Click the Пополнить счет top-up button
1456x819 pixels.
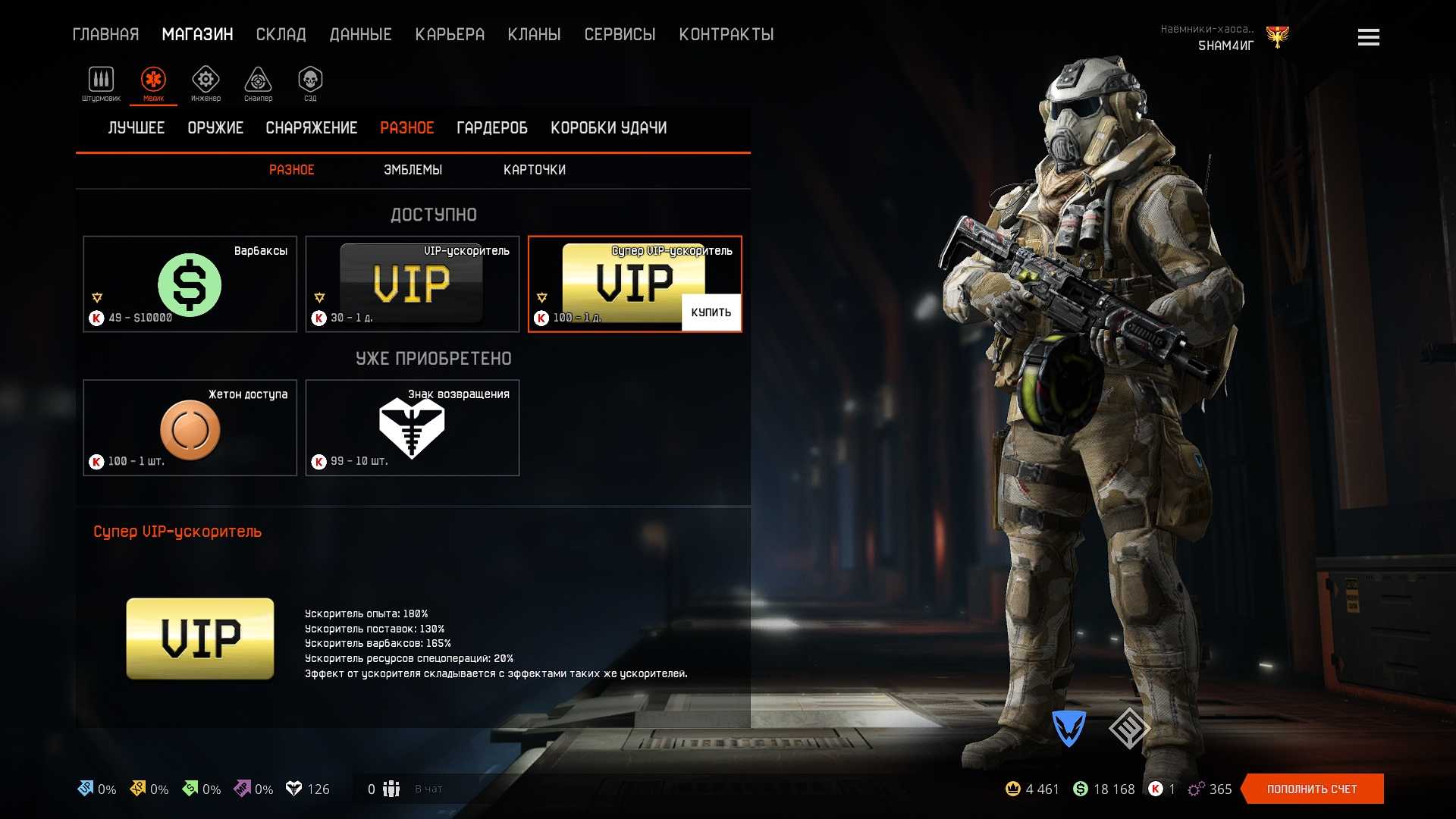tap(1312, 789)
